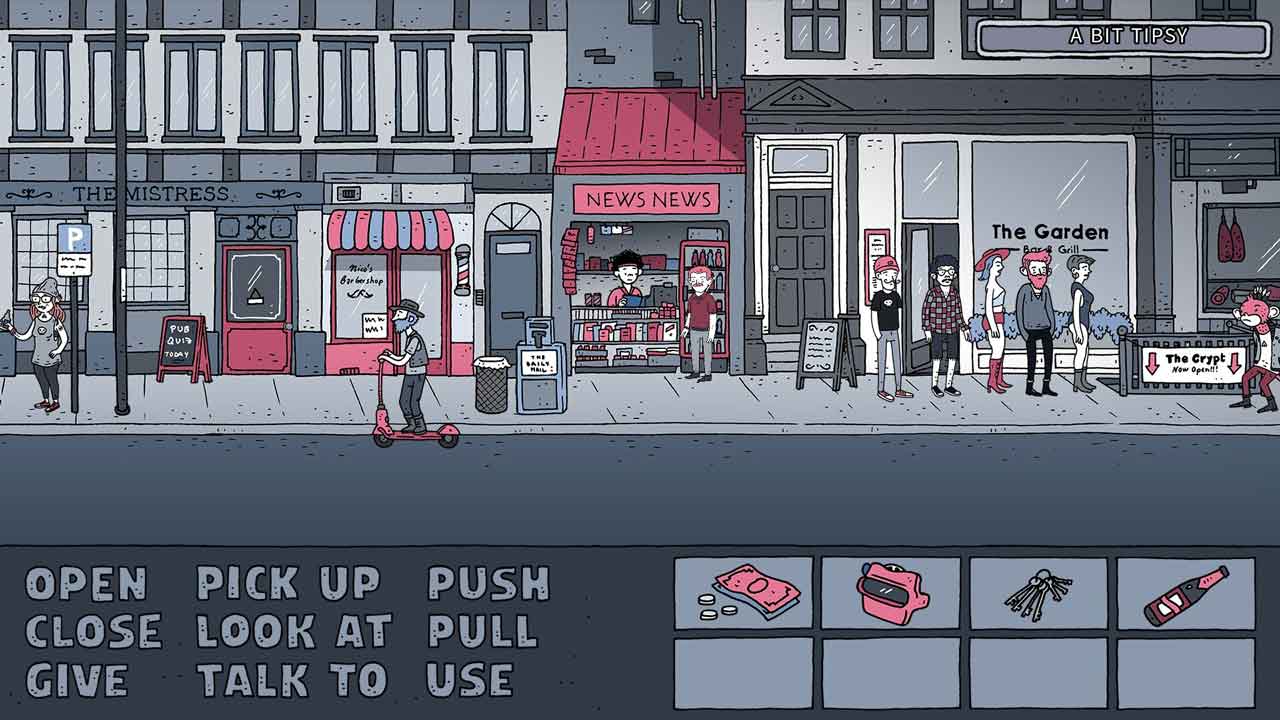Choose the red bottle inventory item
Viewport: 1280px width, 720px height.
click(x=1186, y=593)
